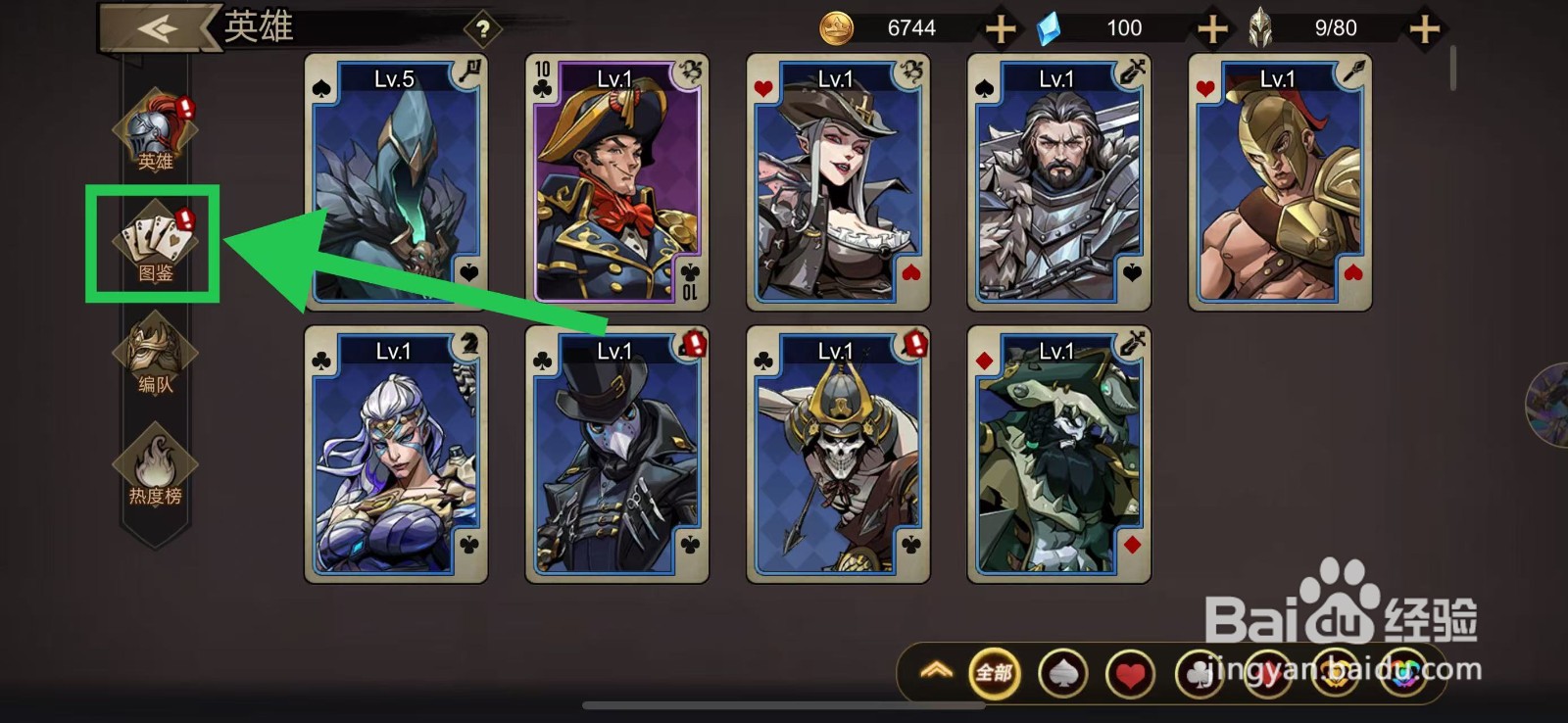
Task: Collapse the bottom filter bar with chevron
Action: tap(939, 674)
